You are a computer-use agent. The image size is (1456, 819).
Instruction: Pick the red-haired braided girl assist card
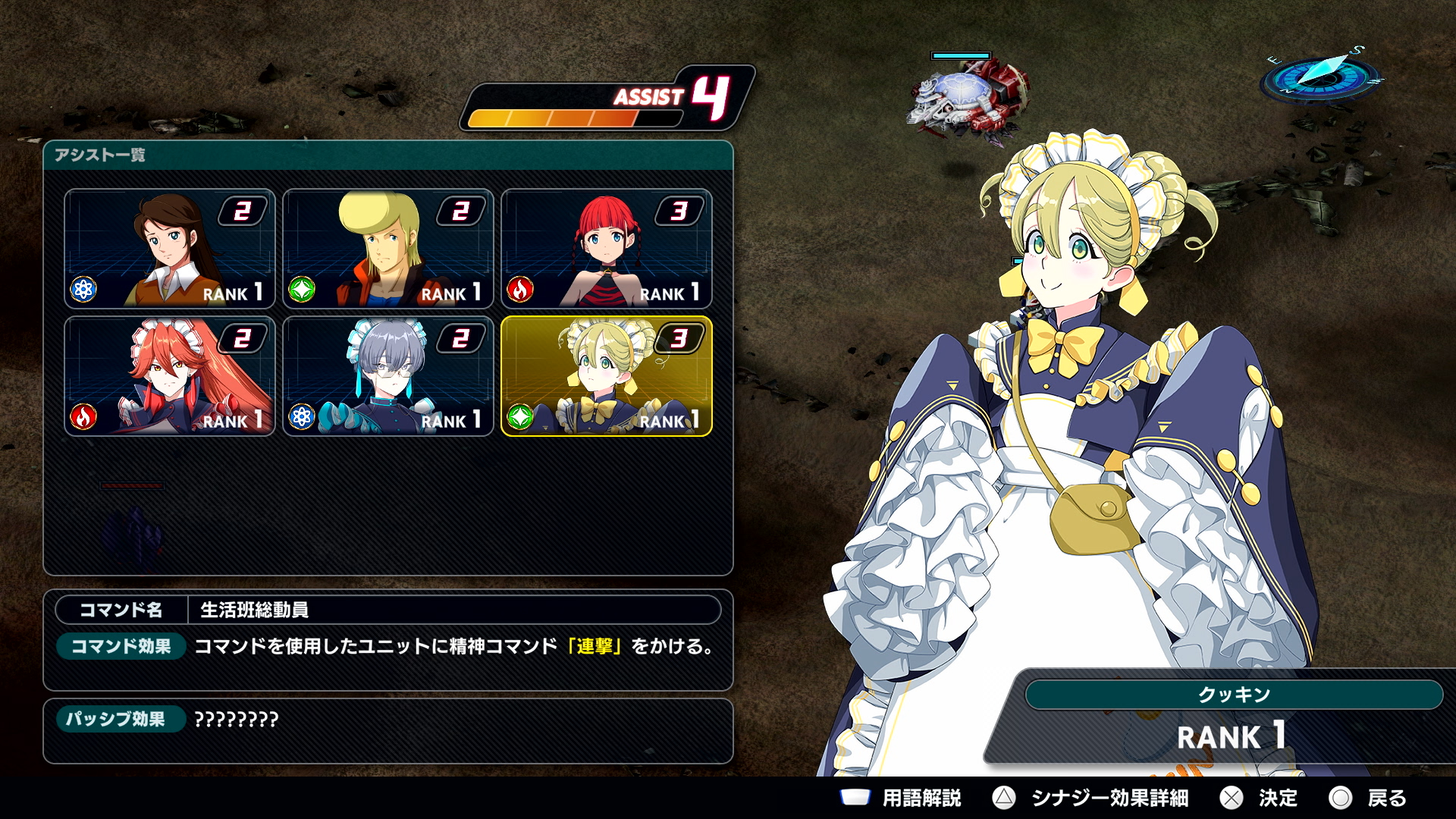(607, 249)
